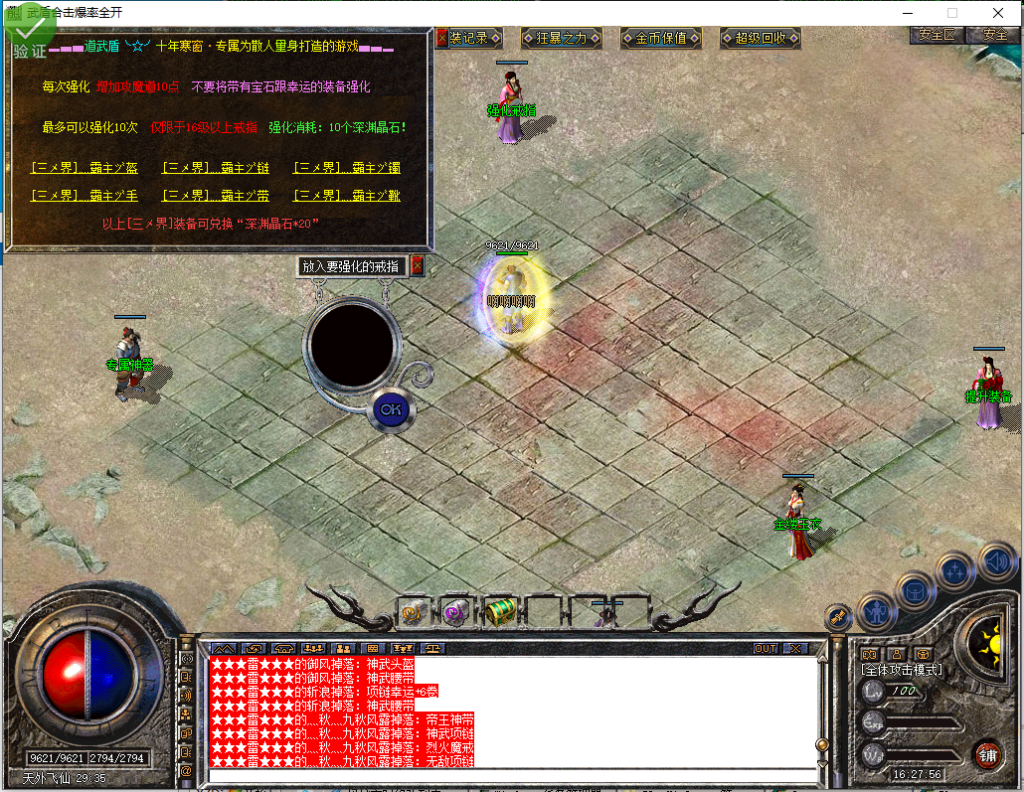Choose the 霸主链 necklace link
The image size is (1024, 792).
point(215,168)
